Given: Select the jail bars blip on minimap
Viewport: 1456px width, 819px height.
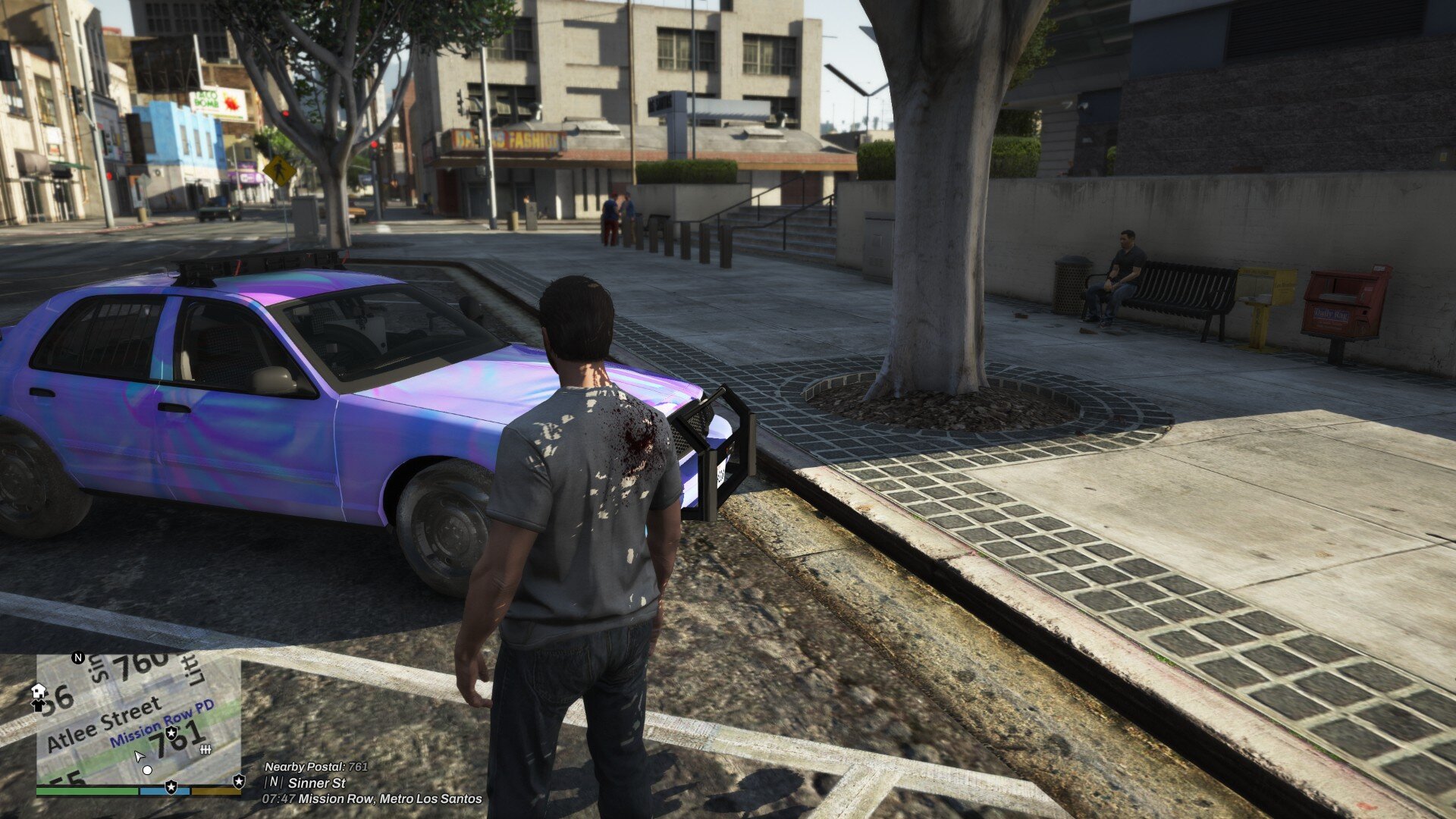Looking at the screenshot, I should (204, 749).
